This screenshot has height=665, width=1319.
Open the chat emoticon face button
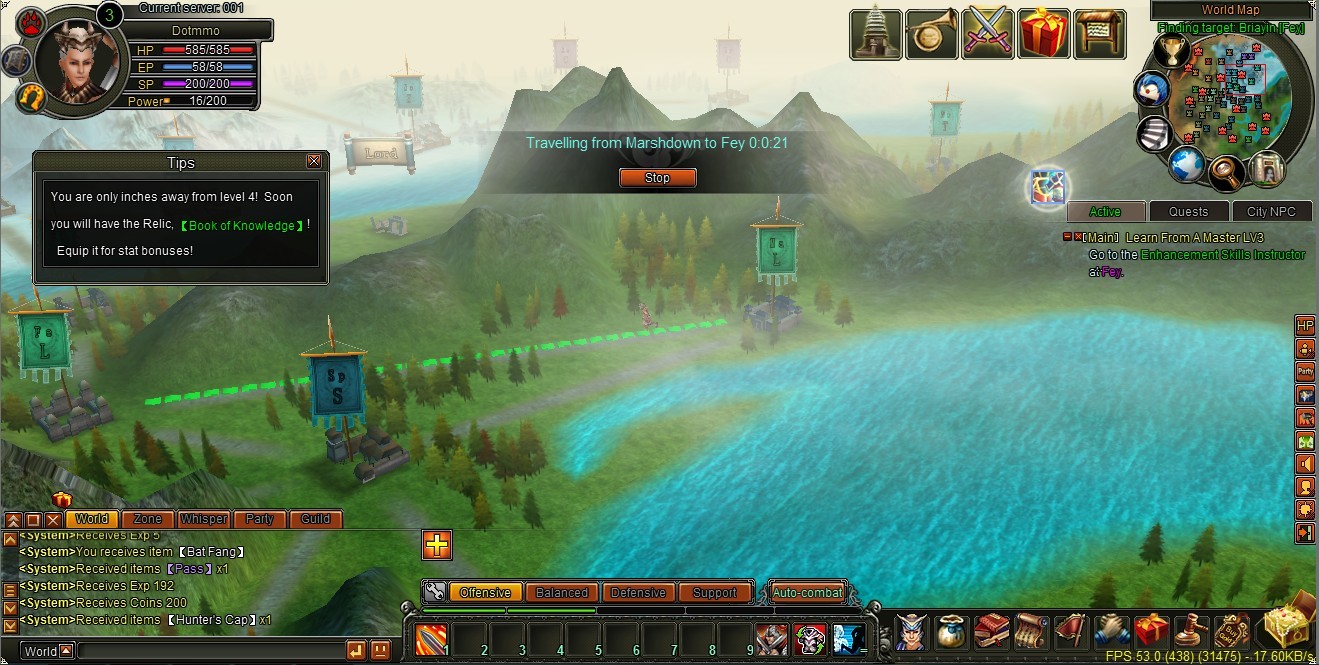pos(380,651)
